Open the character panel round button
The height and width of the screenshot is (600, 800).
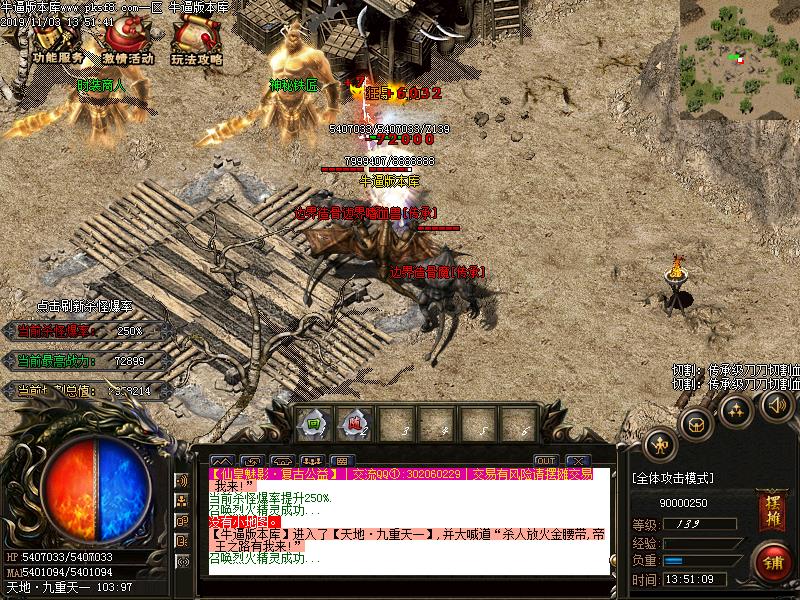point(660,444)
